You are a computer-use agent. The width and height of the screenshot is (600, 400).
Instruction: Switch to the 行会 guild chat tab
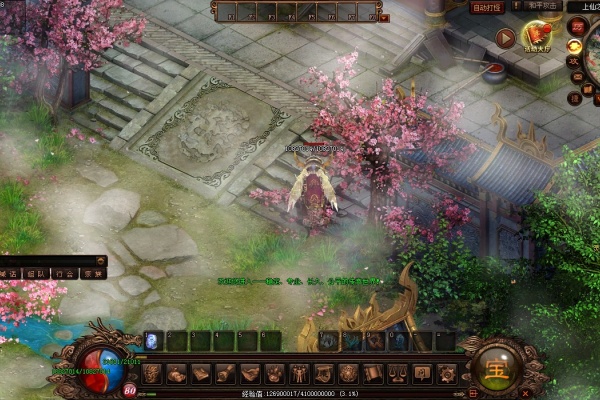(64, 272)
